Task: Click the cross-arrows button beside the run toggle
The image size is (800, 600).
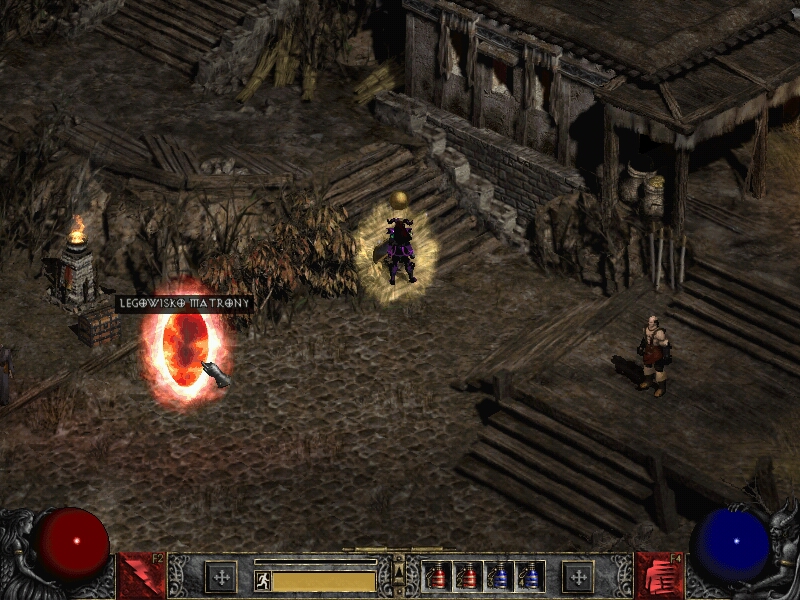Action: 221,577
